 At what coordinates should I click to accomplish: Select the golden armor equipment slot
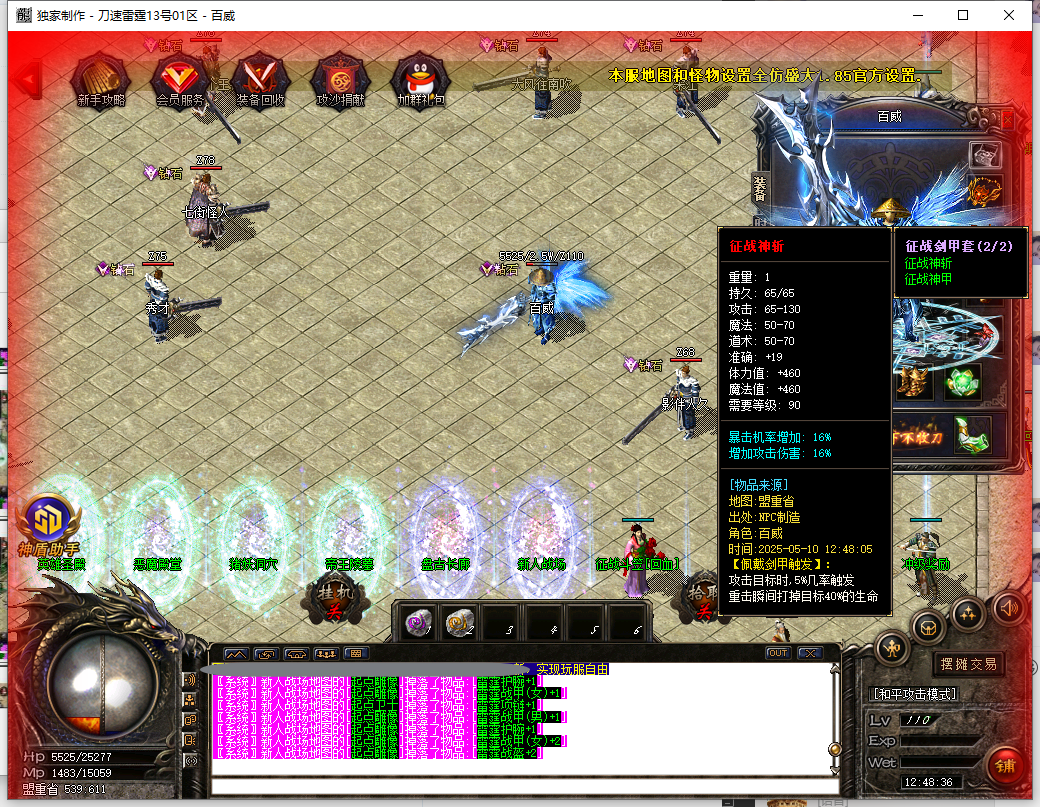click(x=911, y=381)
